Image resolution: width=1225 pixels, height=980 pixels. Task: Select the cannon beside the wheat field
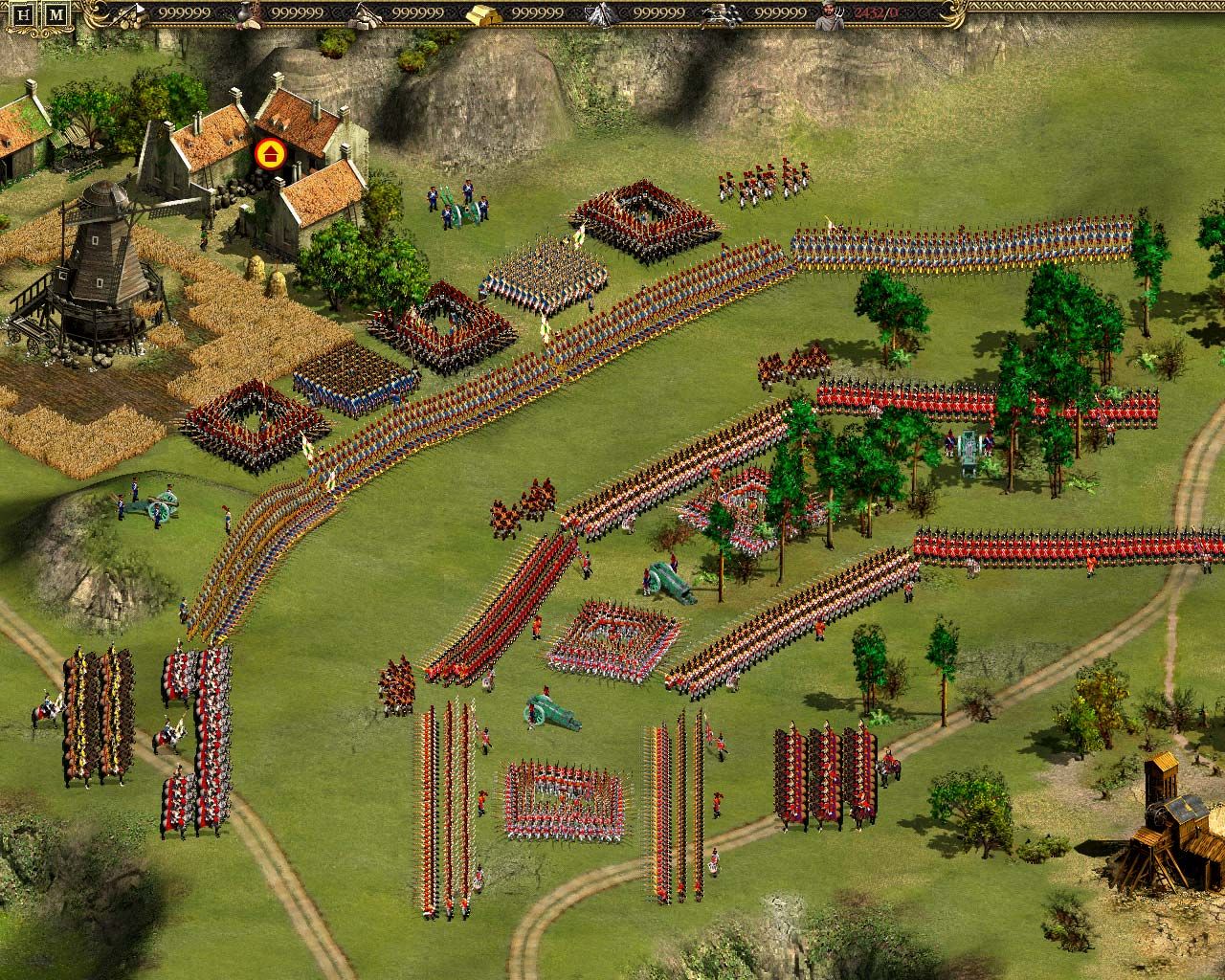click(x=158, y=504)
